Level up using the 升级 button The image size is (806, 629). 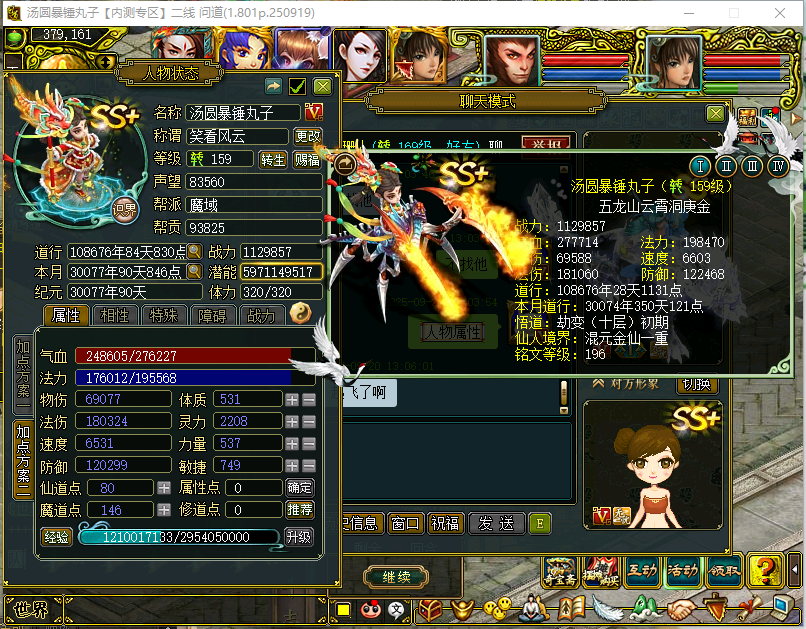(x=299, y=537)
